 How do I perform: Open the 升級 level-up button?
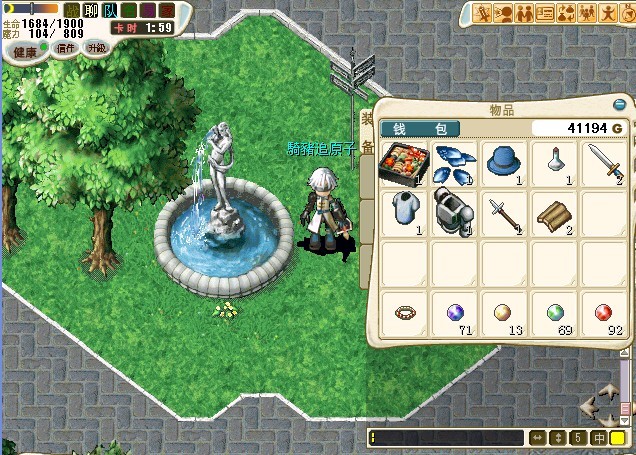(95, 48)
